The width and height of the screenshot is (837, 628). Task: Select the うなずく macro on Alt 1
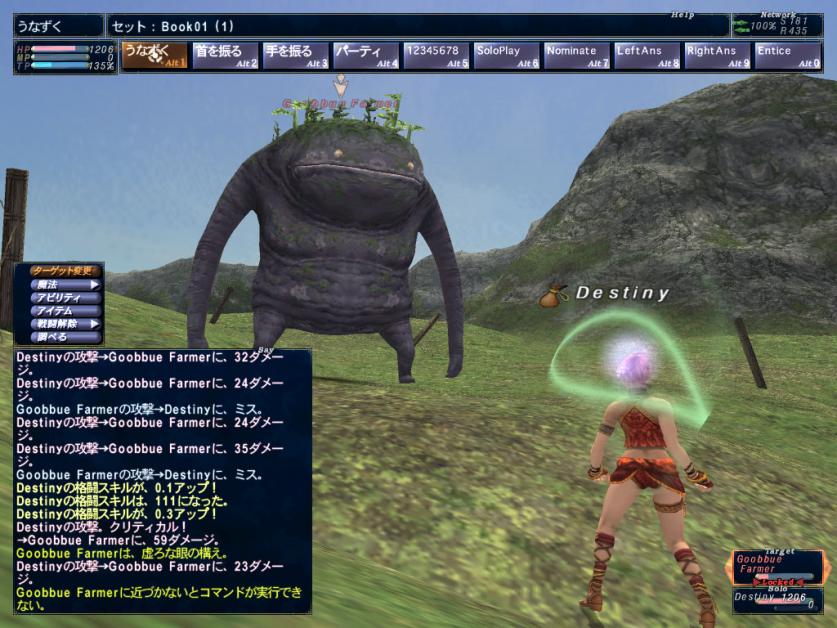click(x=155, y=56)
